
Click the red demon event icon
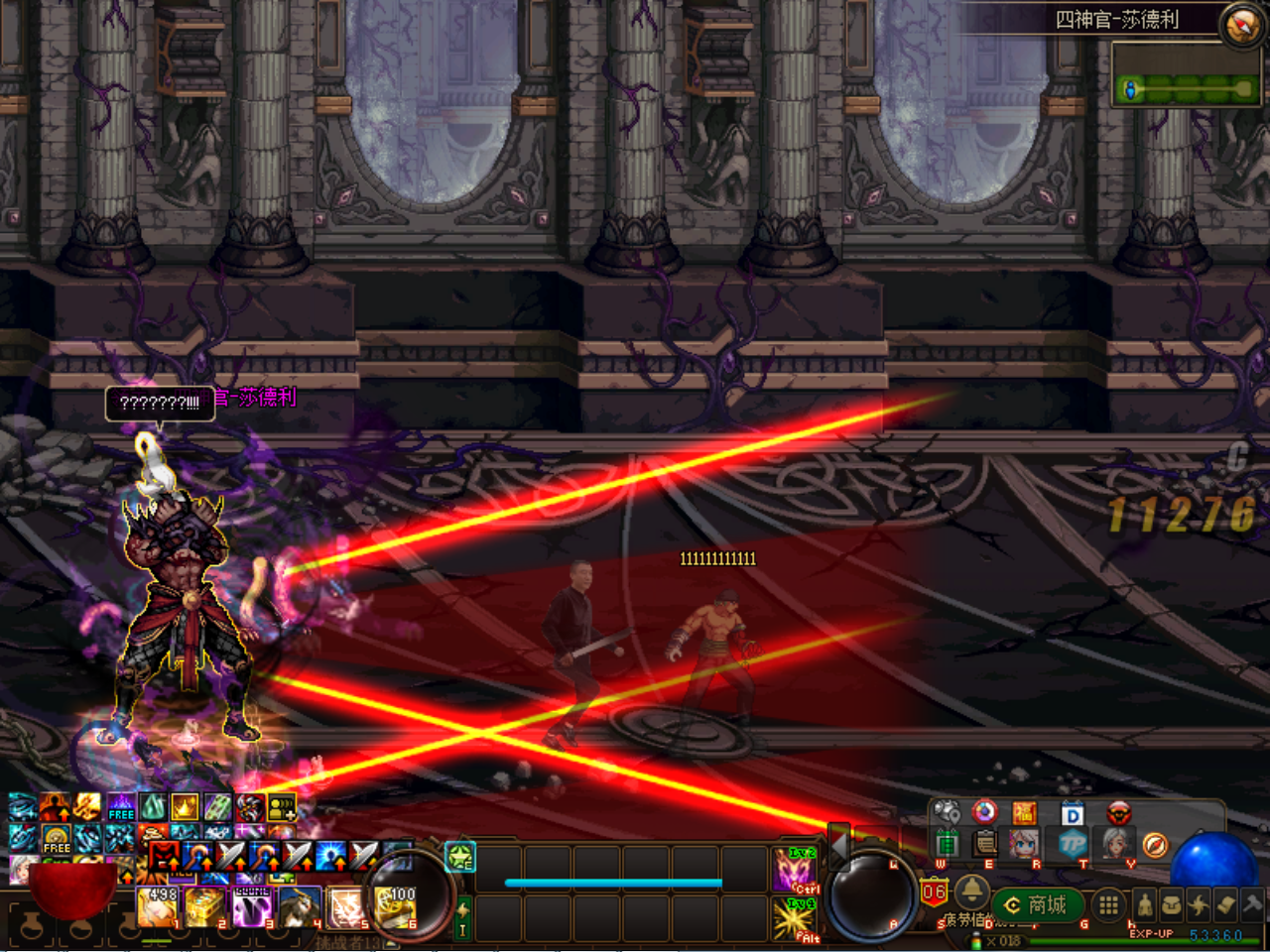pyautogui.click(x=1118, y=813)
